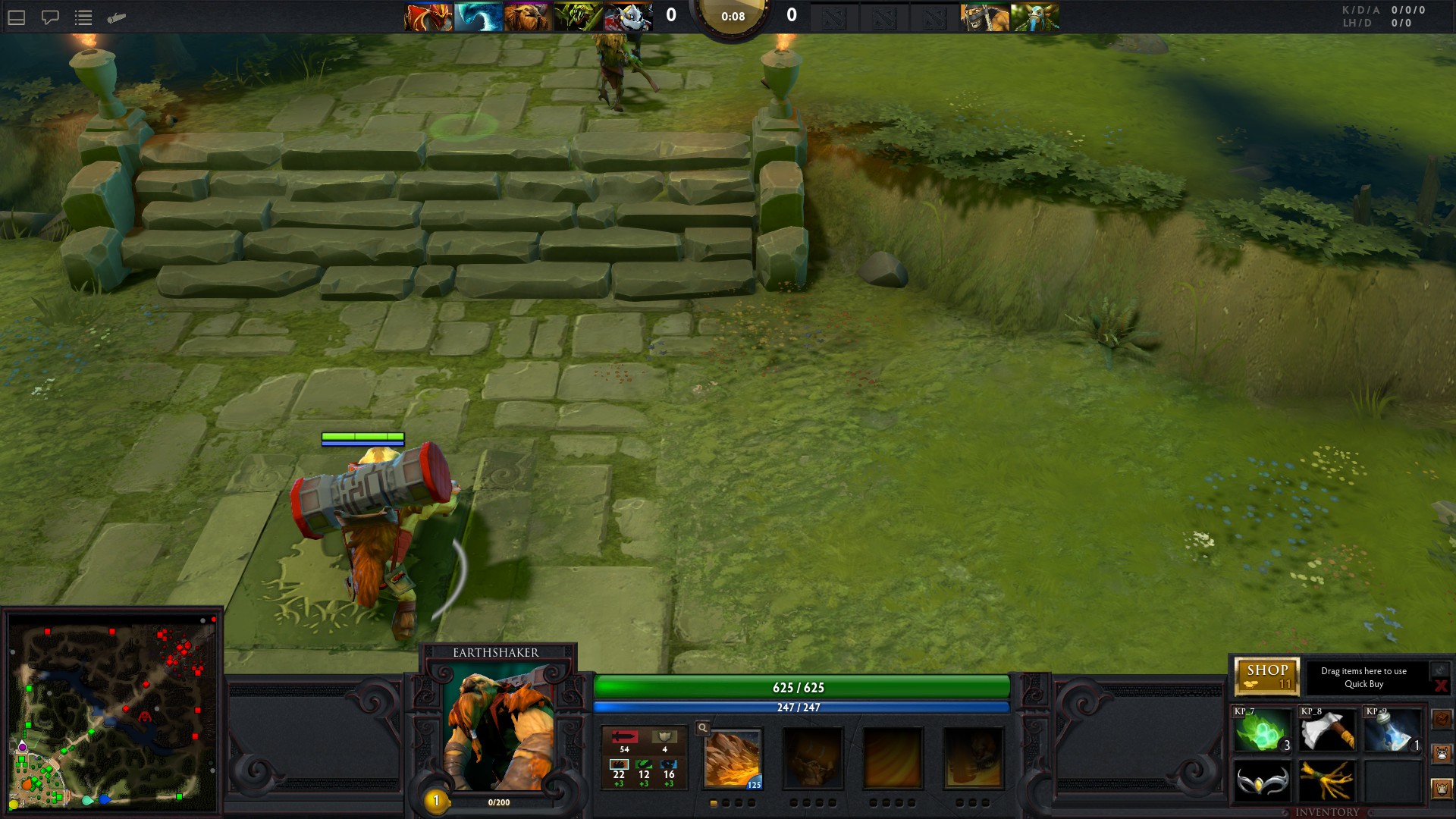
Task: Select the Aftershock ability icon
Action: click(x=893, y=758)
